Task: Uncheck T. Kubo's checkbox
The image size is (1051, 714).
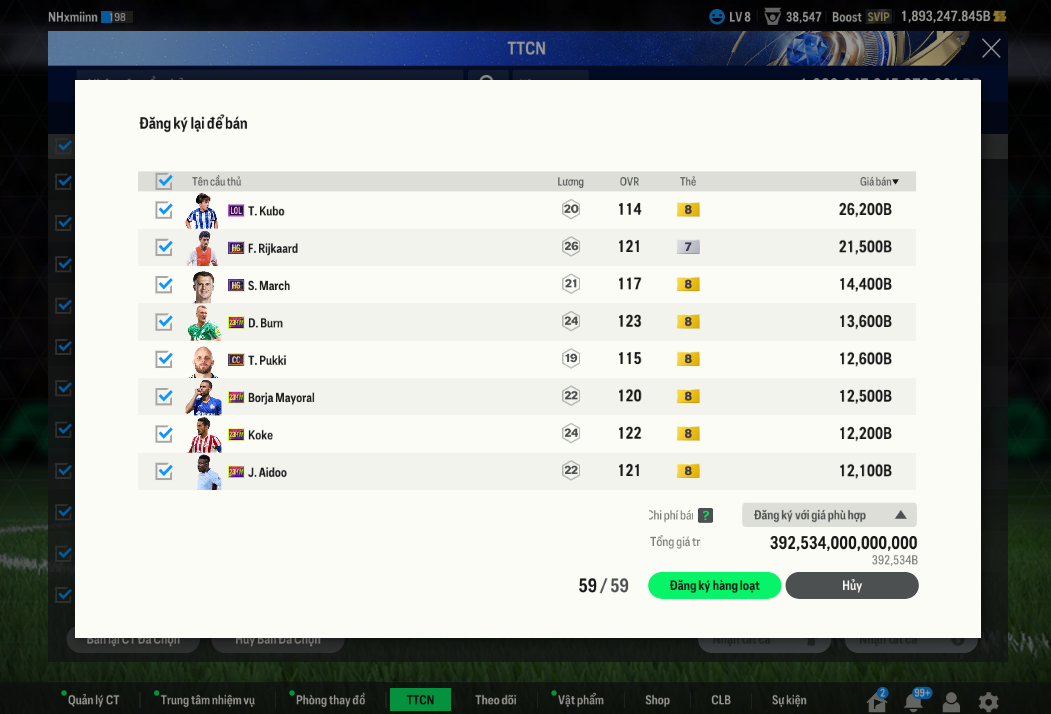Action: pos(164,210)
